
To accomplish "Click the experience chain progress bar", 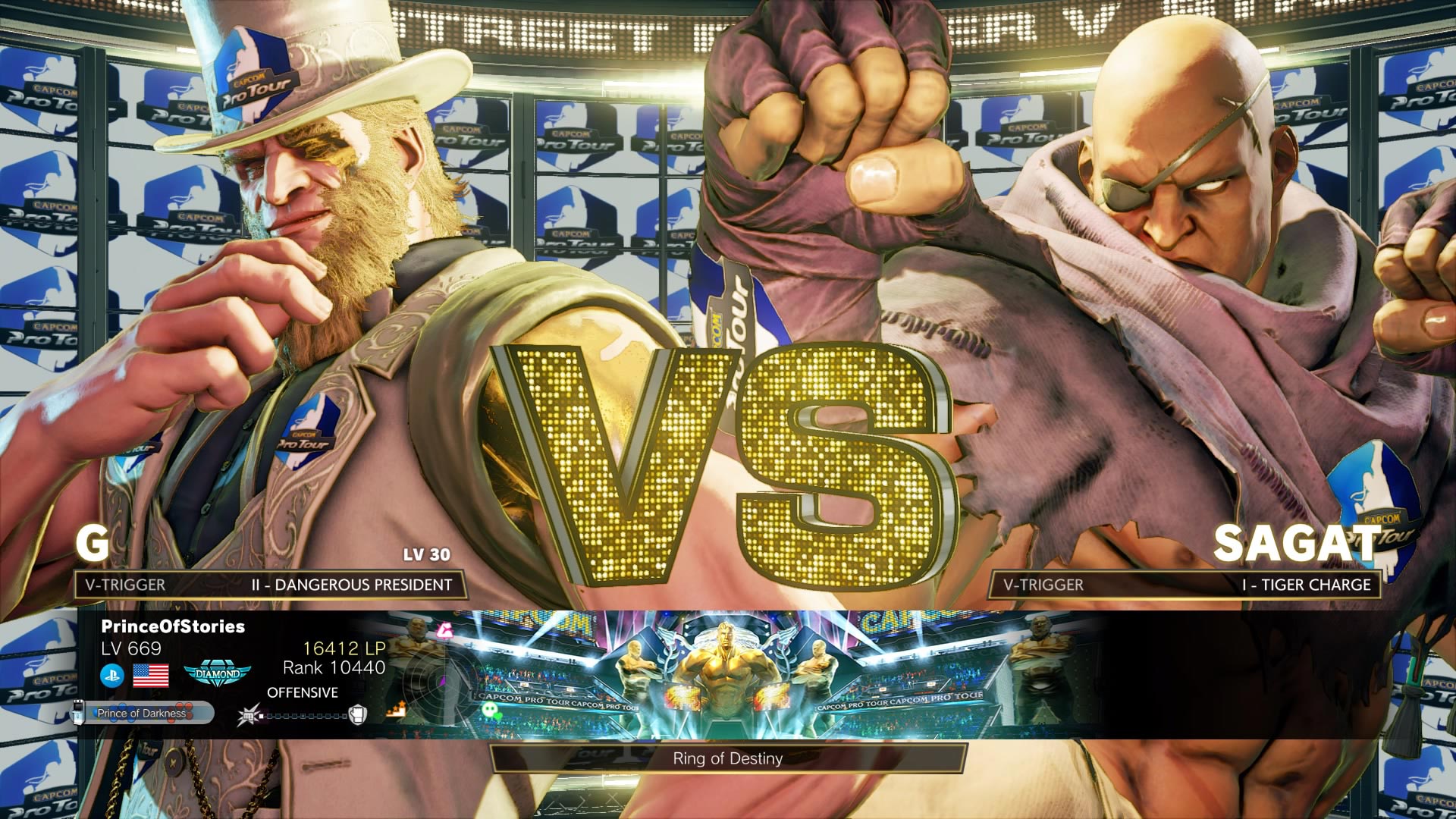I will coord(303,717).
